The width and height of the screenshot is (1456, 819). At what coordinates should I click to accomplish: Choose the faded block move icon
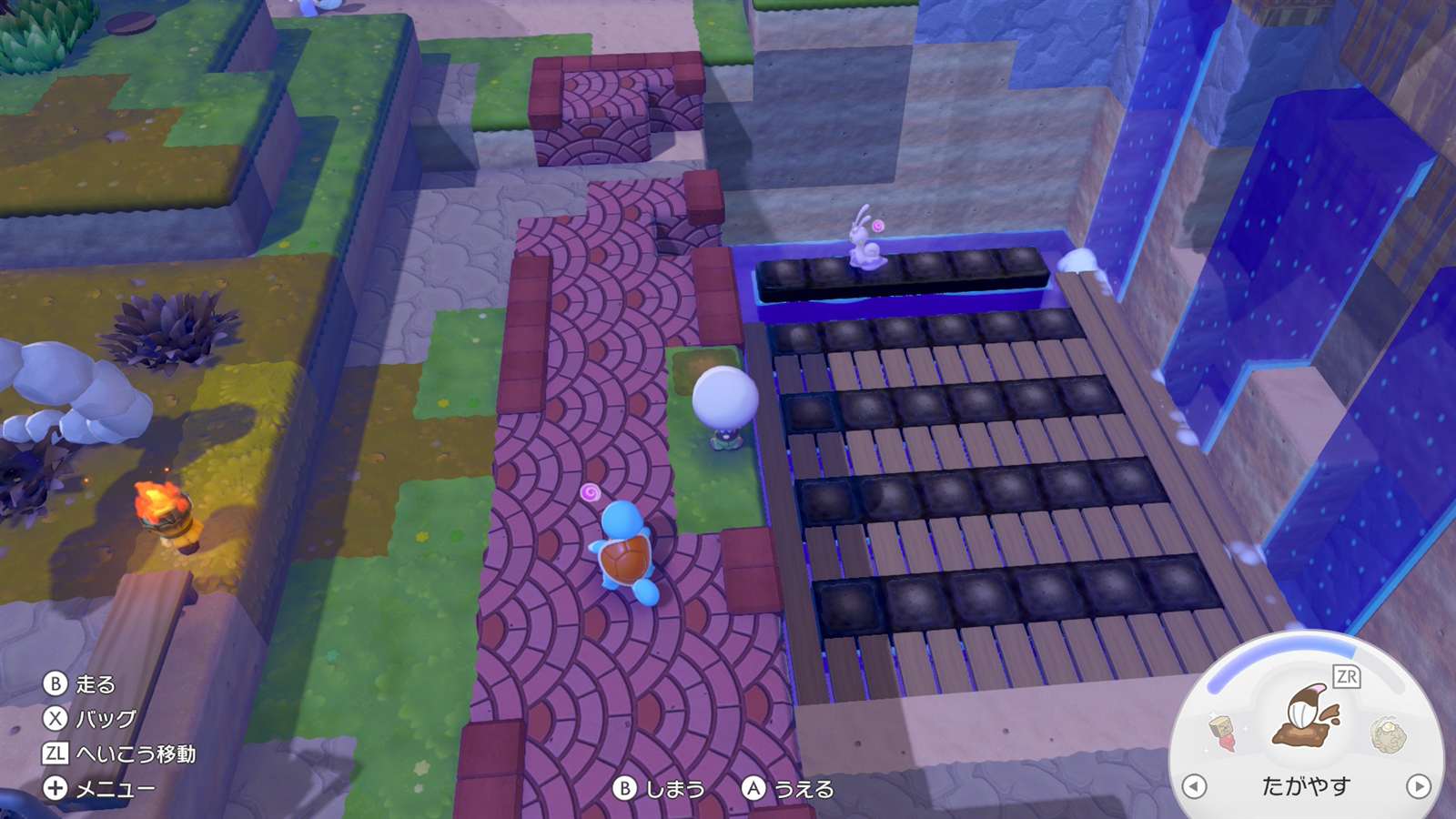tap(1222, 732)
